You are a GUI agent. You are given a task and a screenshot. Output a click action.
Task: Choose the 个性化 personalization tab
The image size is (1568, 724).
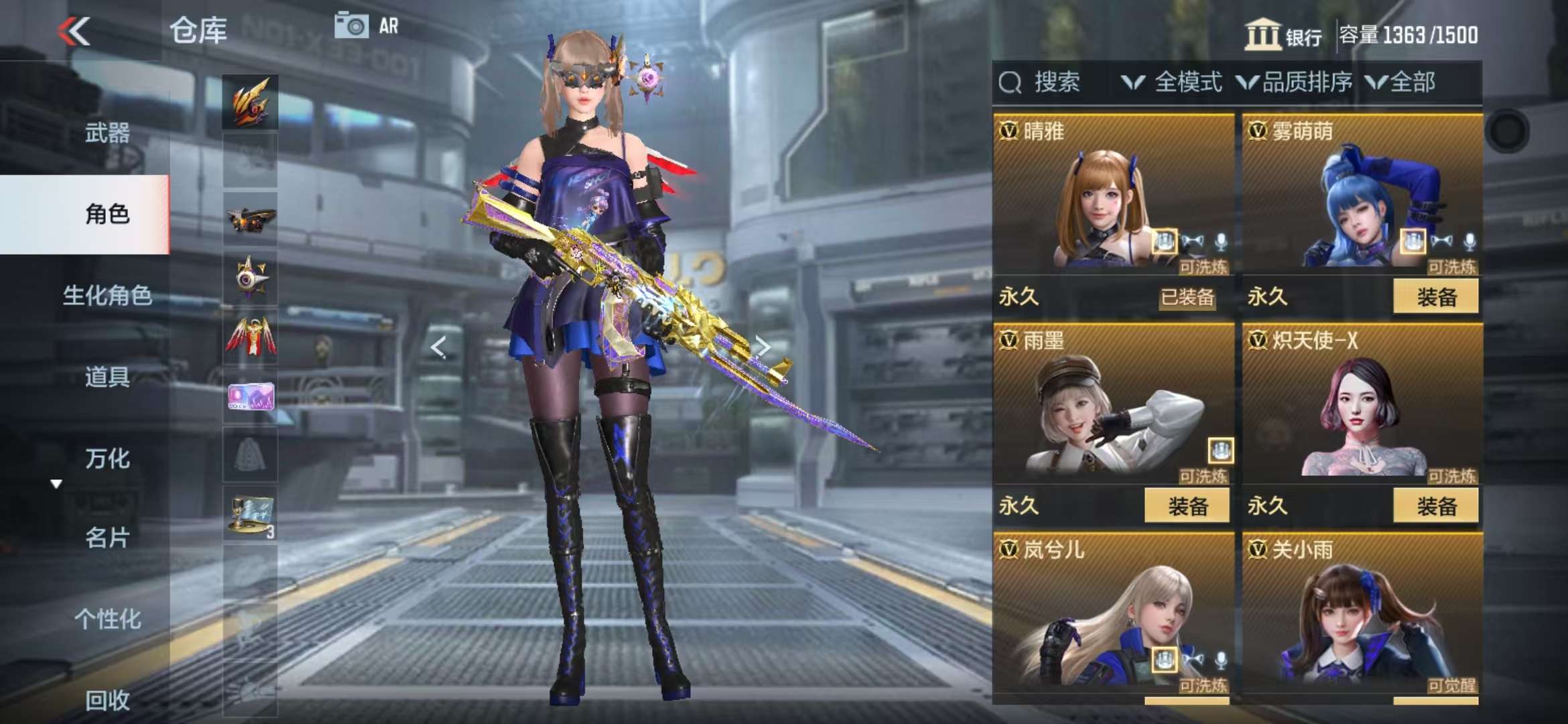click(107, 619)
